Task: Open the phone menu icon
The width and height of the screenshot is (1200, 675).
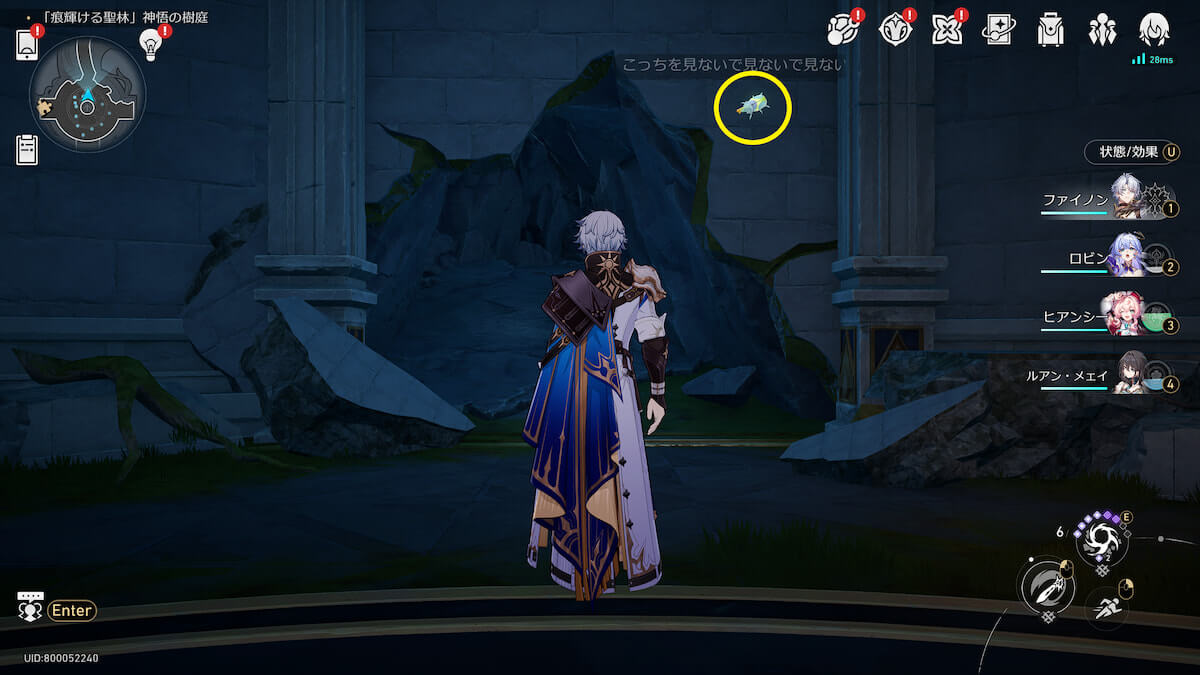Action: pos(27,46)
